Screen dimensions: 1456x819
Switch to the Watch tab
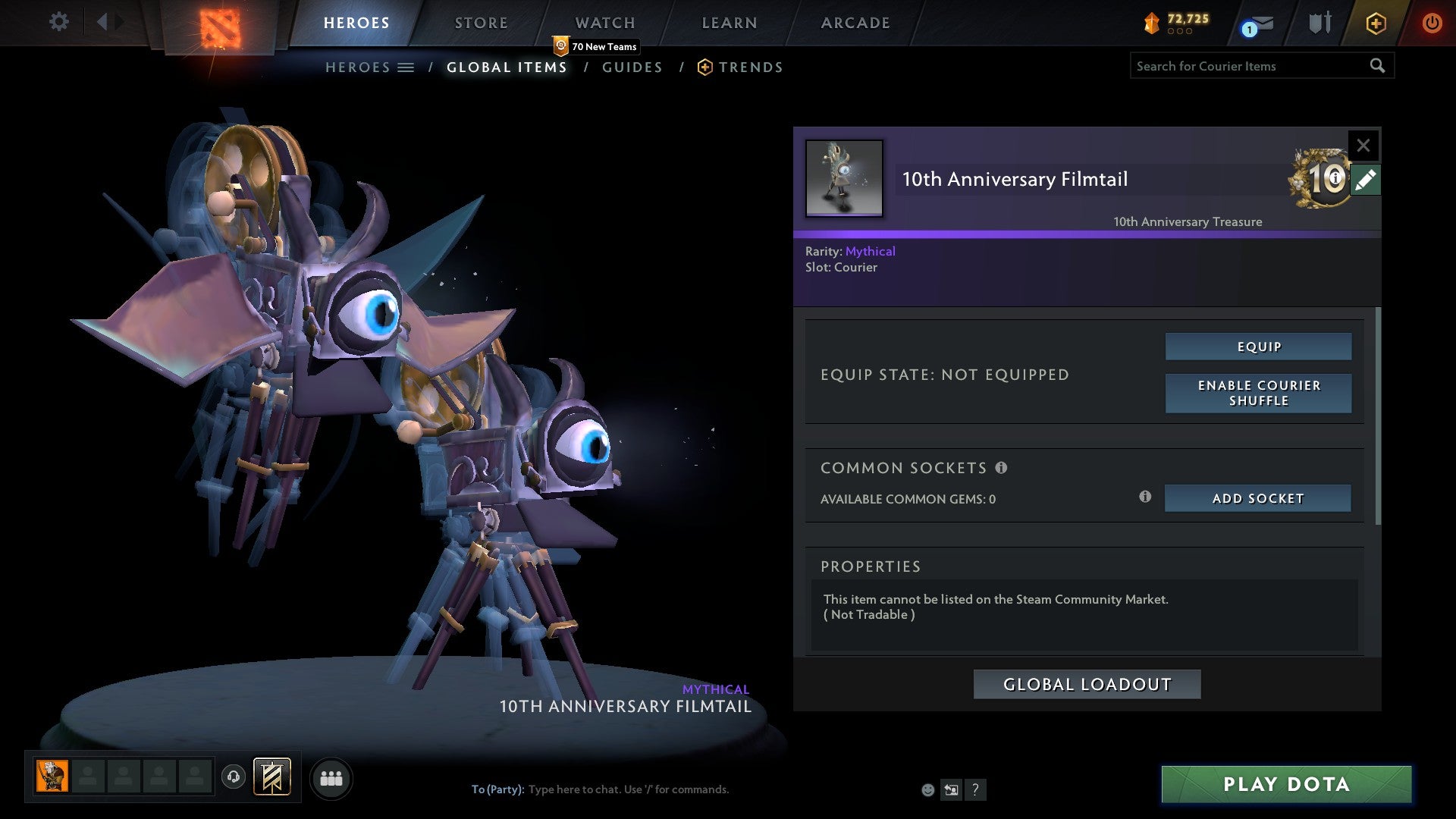click(x=604, y=23)
